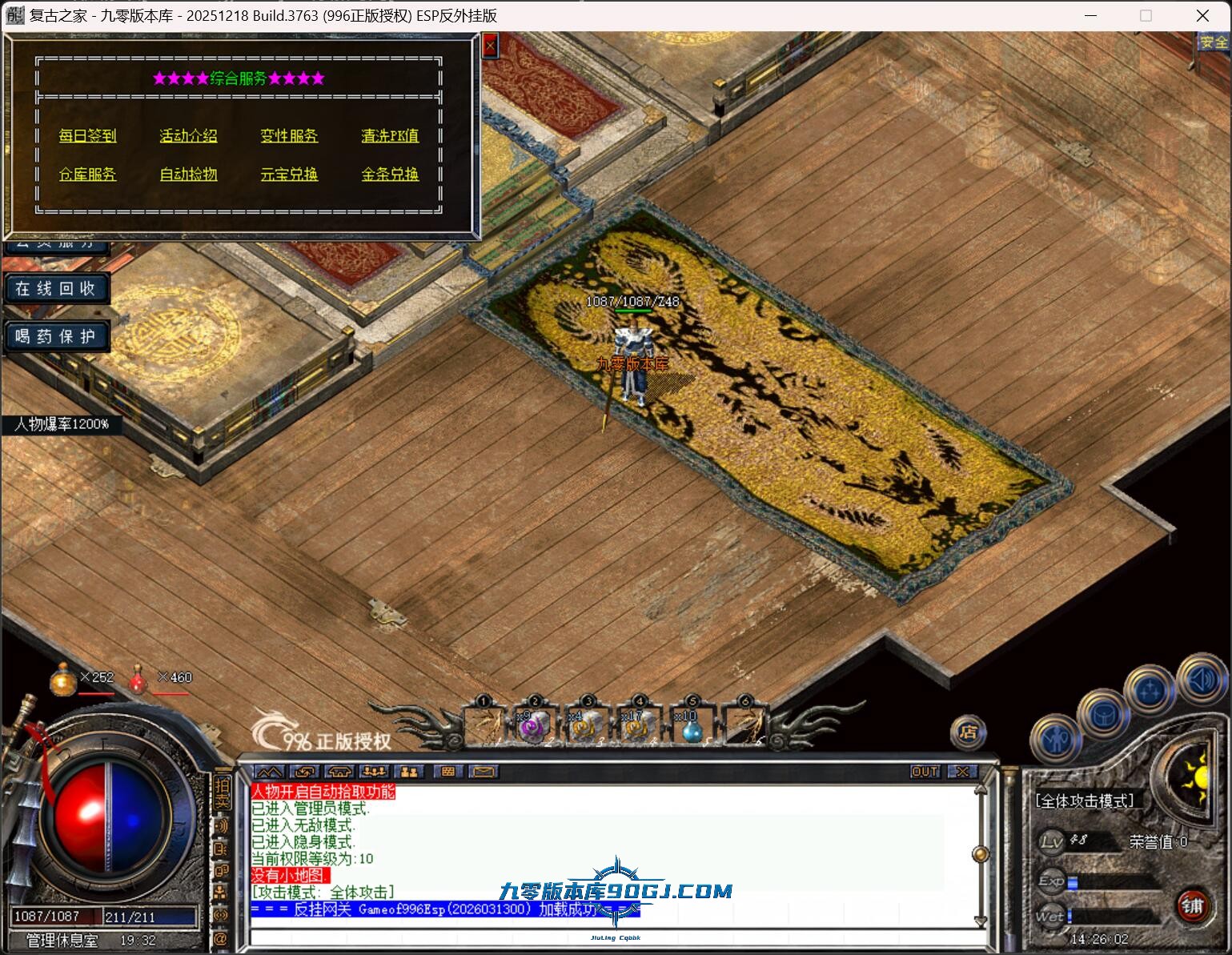Use the blue potion in hotbar slot 5
This screenshot has height=955, width=1232.
[x=692, y=727]
